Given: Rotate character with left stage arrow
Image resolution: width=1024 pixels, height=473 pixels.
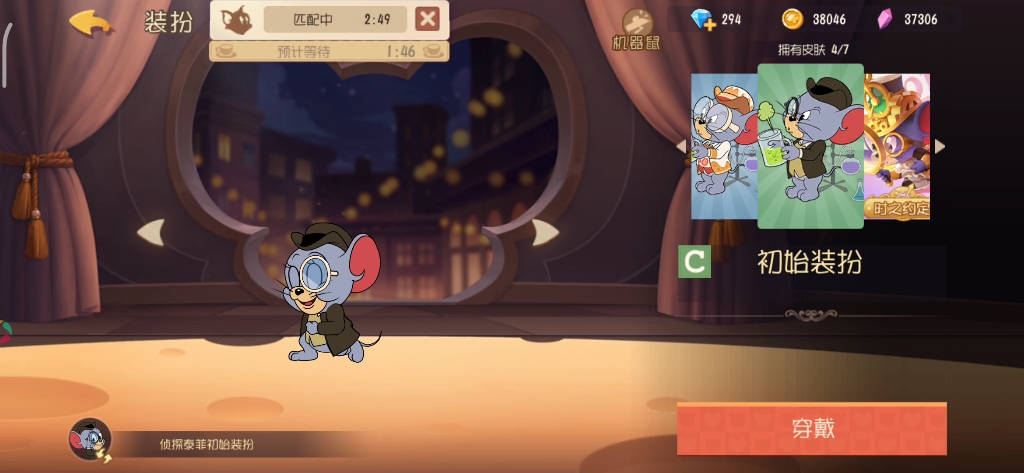Looking at the screenshot, I should click(151, 233).
